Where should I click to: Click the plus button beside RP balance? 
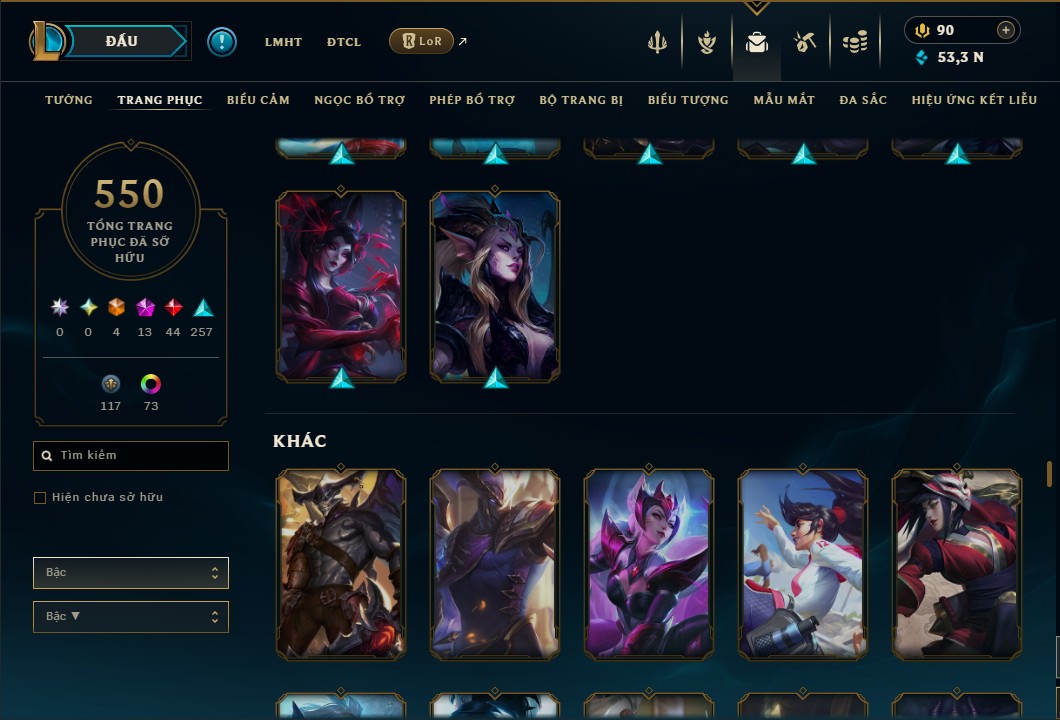click(1006, 30)
